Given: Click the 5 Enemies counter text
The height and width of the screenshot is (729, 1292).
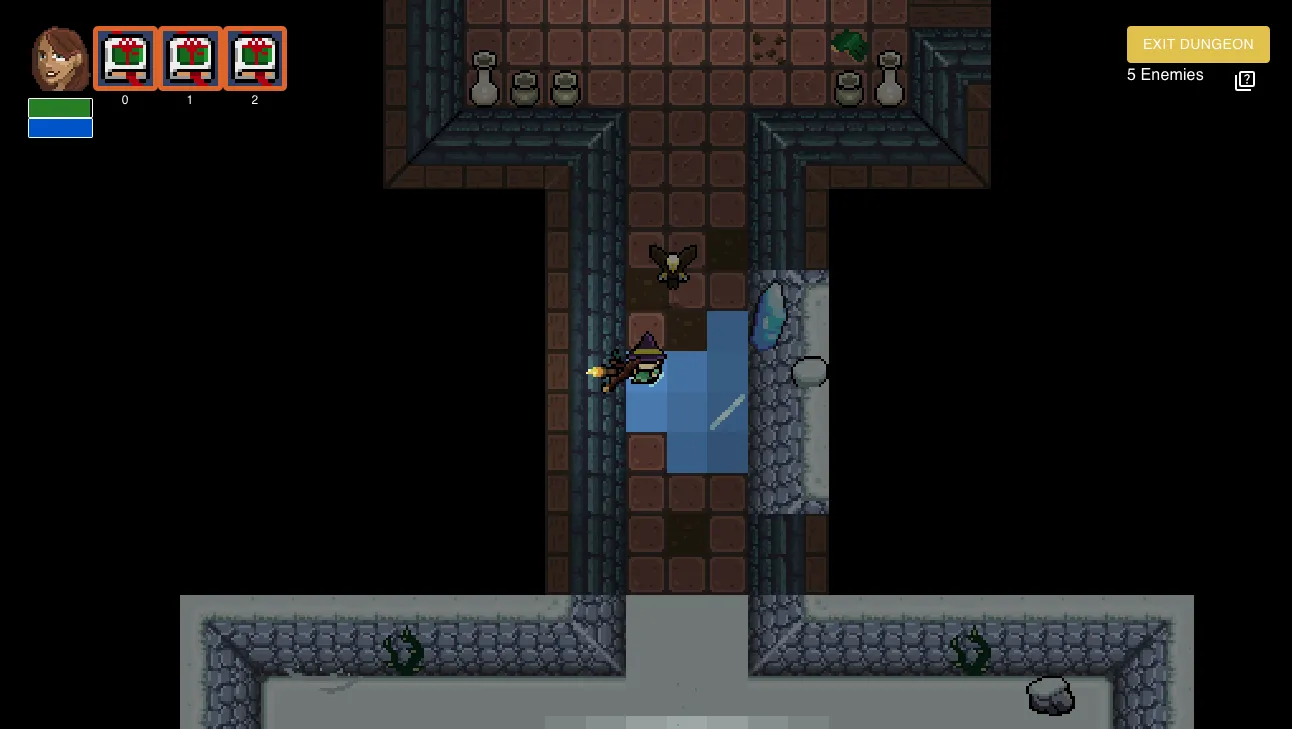Looking at the screenshot, I should click(x=1164, y=75).
